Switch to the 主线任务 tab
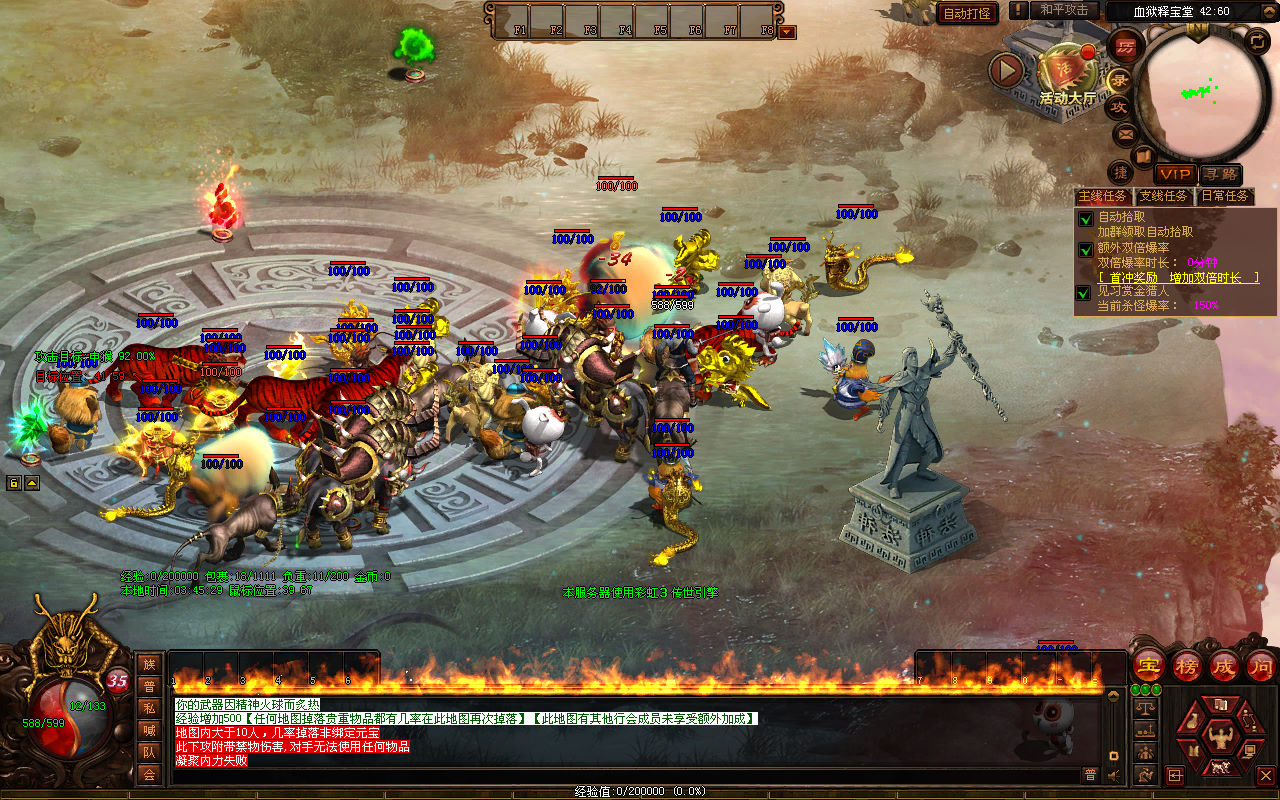The image size is (1280, 800). click(1102, 197)
